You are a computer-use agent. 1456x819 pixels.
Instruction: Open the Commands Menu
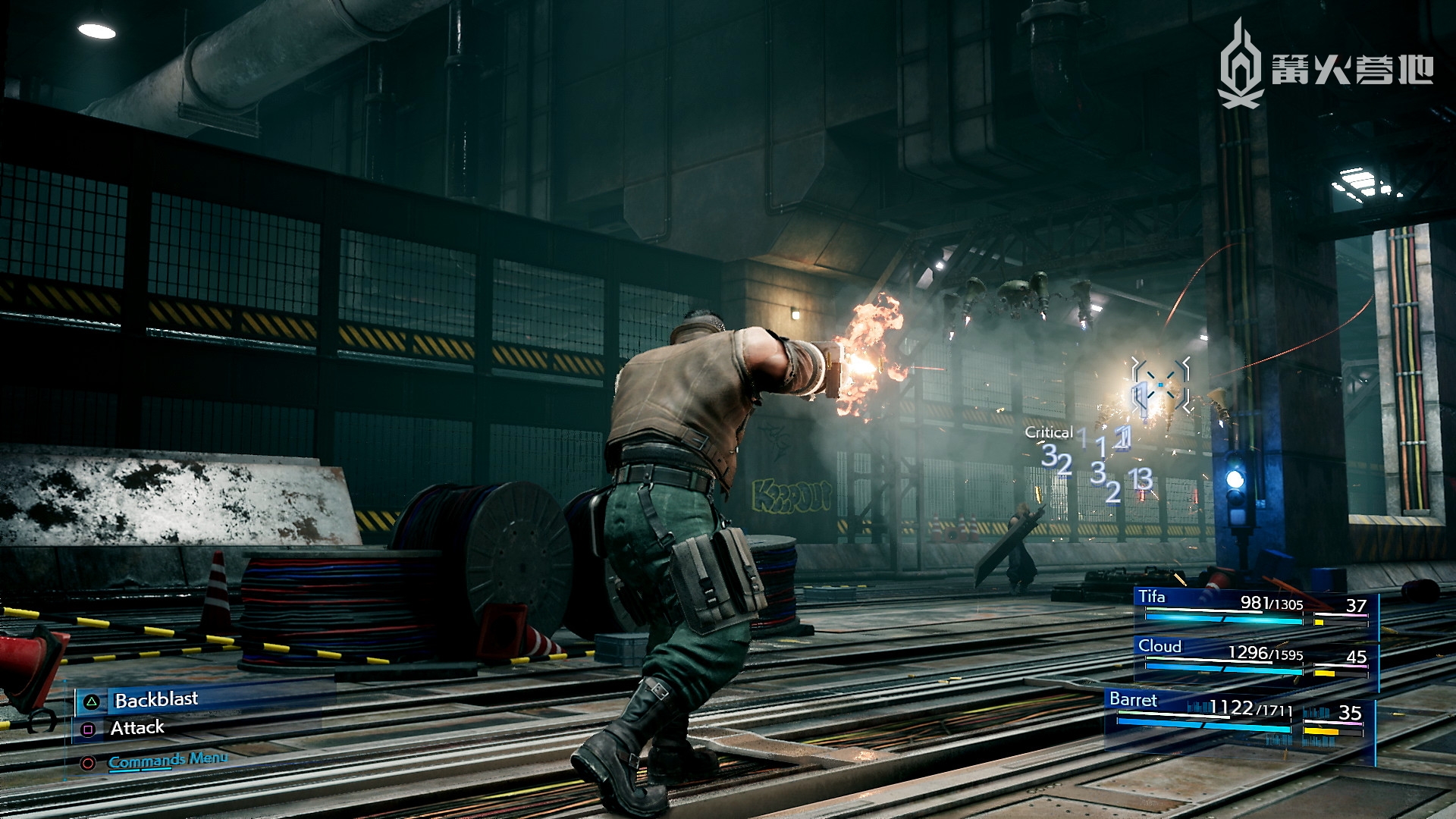[167, 760]
